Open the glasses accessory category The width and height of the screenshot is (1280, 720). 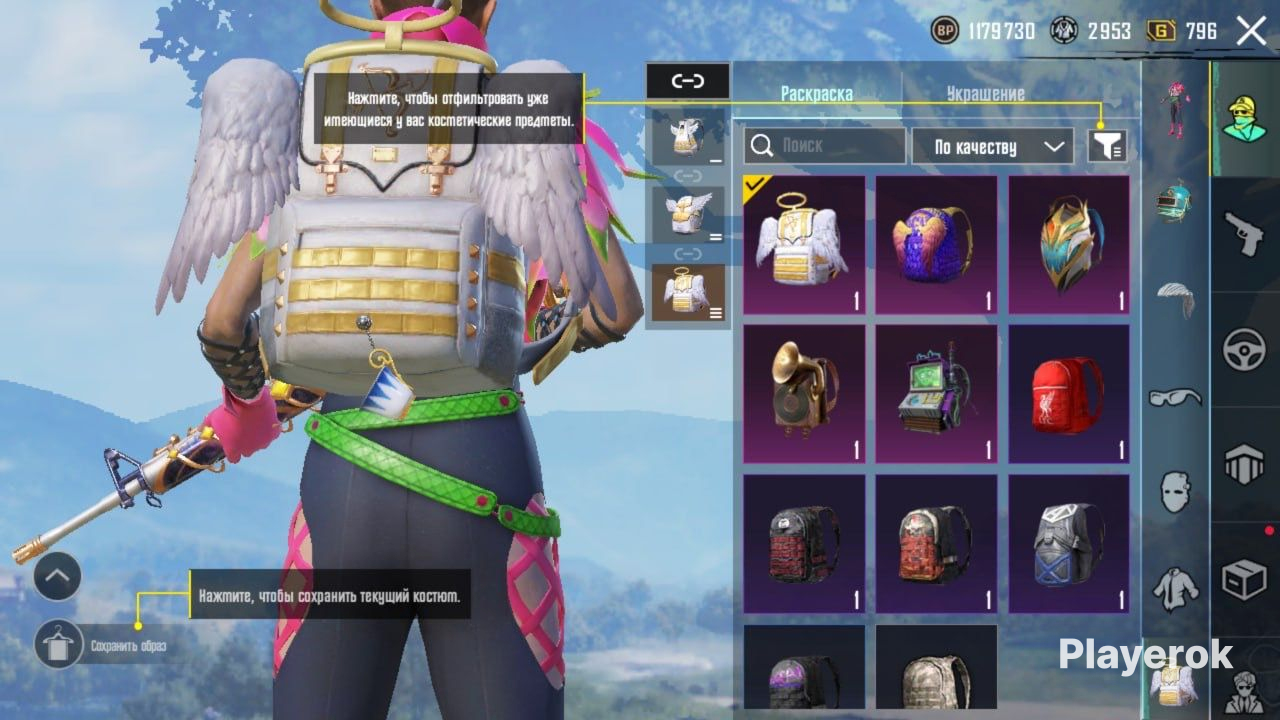coord(1176,397)
